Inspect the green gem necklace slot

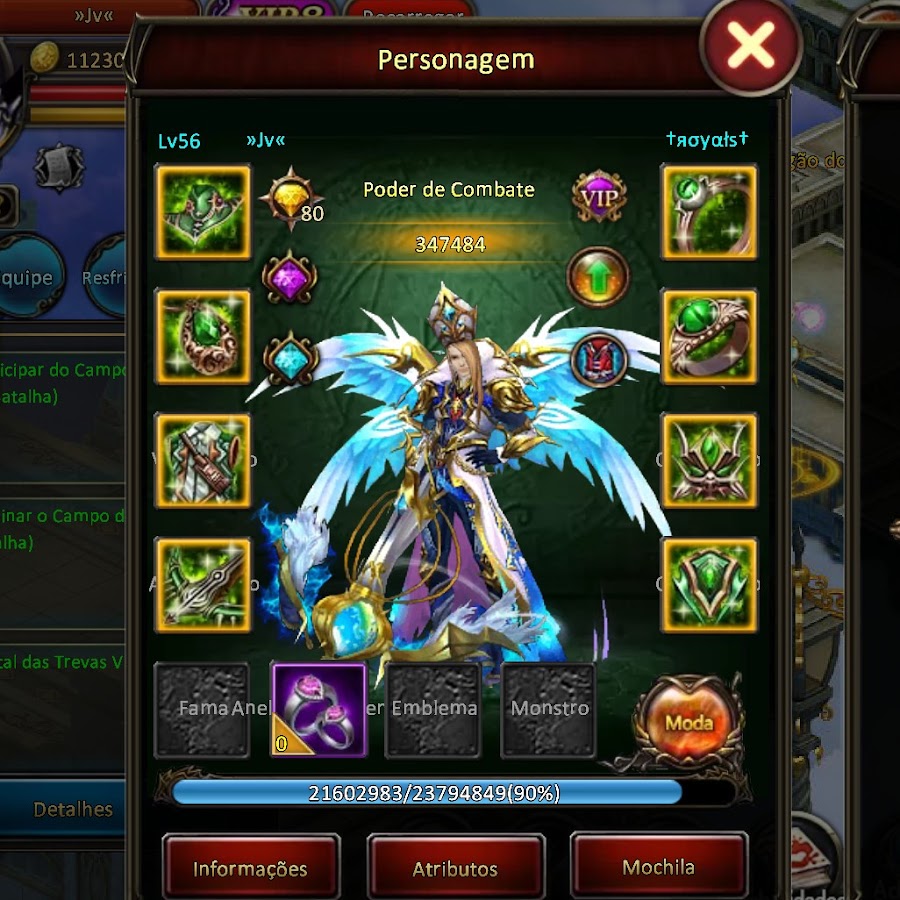pyautogui.click(x=203, y=337)
